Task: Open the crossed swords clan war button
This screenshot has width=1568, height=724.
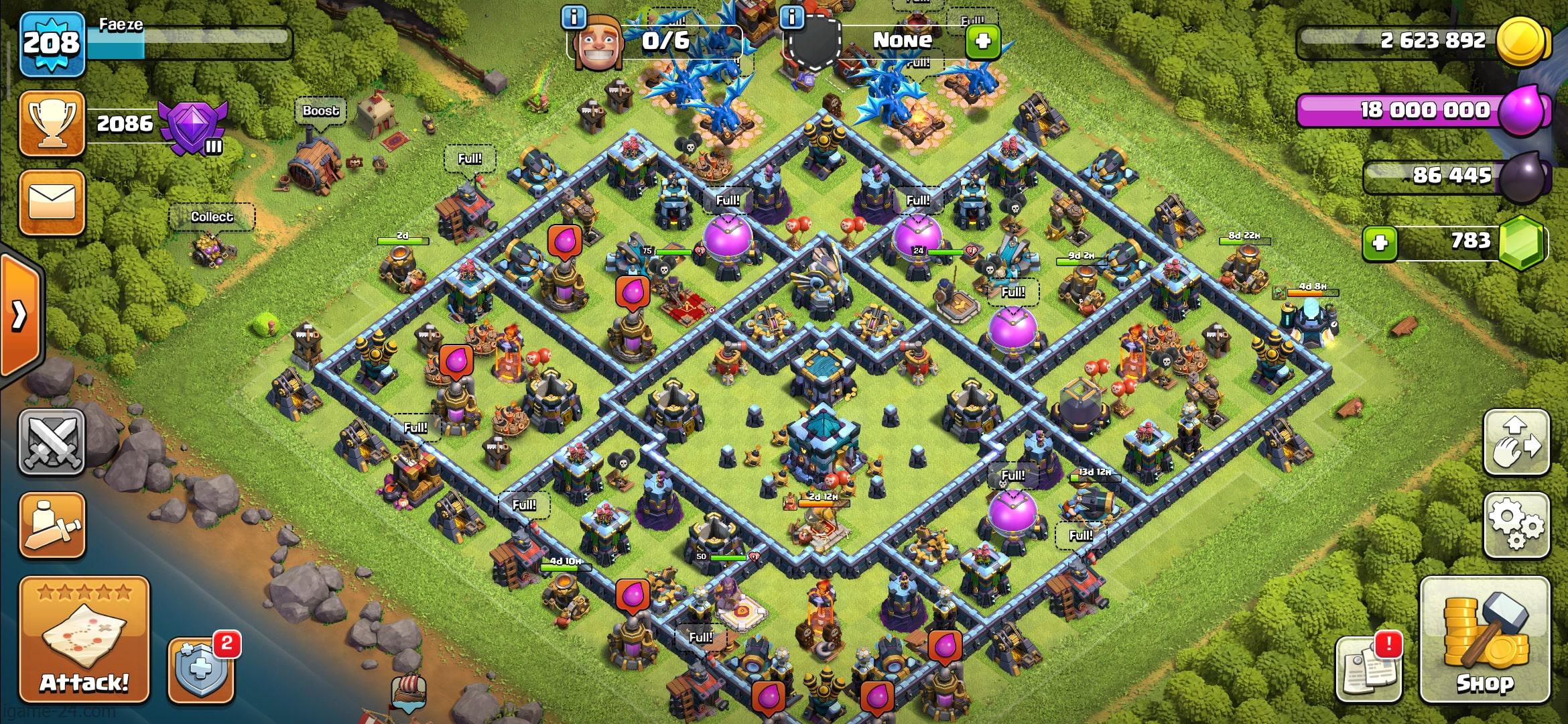Action: point(52,442)
